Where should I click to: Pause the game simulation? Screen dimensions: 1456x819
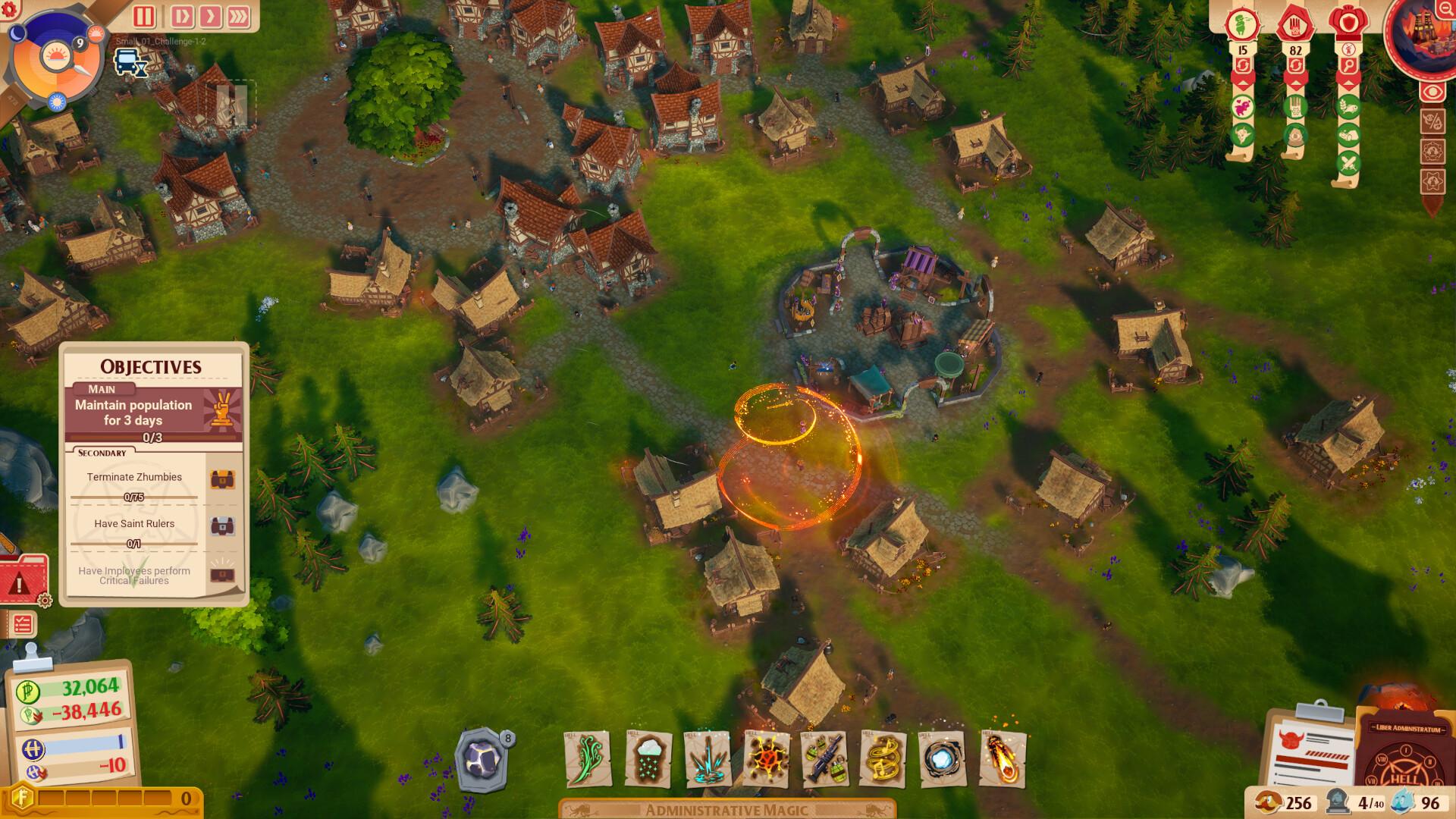click(x=143, y=15)
